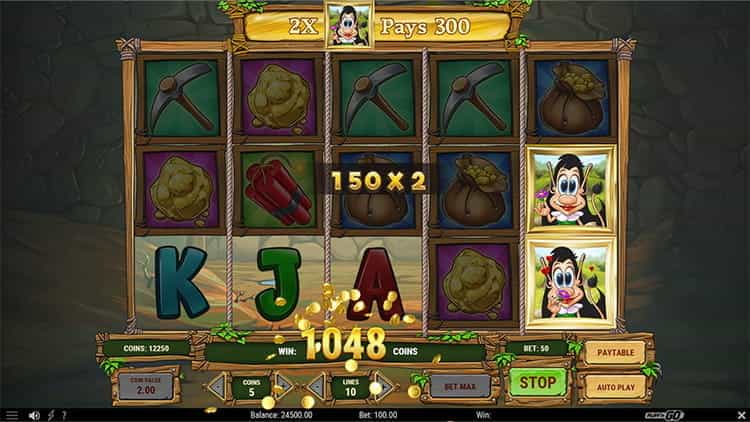Change the coin value

(x=146, y=386)
